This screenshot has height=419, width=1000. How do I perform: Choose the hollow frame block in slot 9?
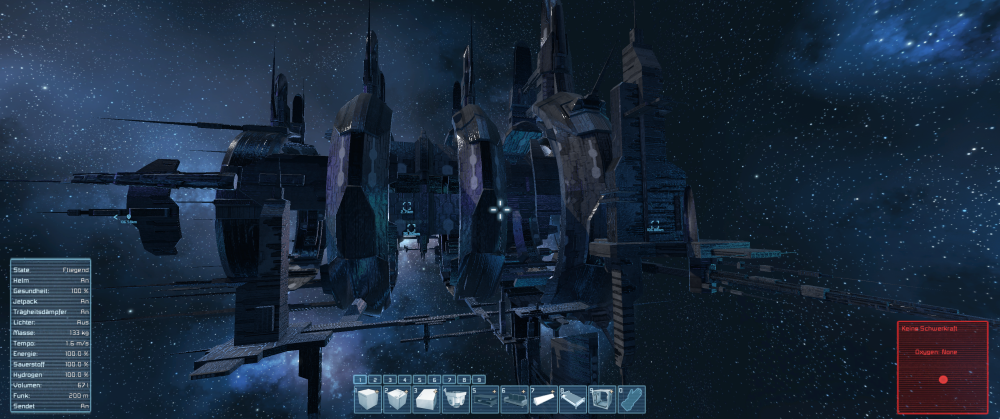click(601, 400)
